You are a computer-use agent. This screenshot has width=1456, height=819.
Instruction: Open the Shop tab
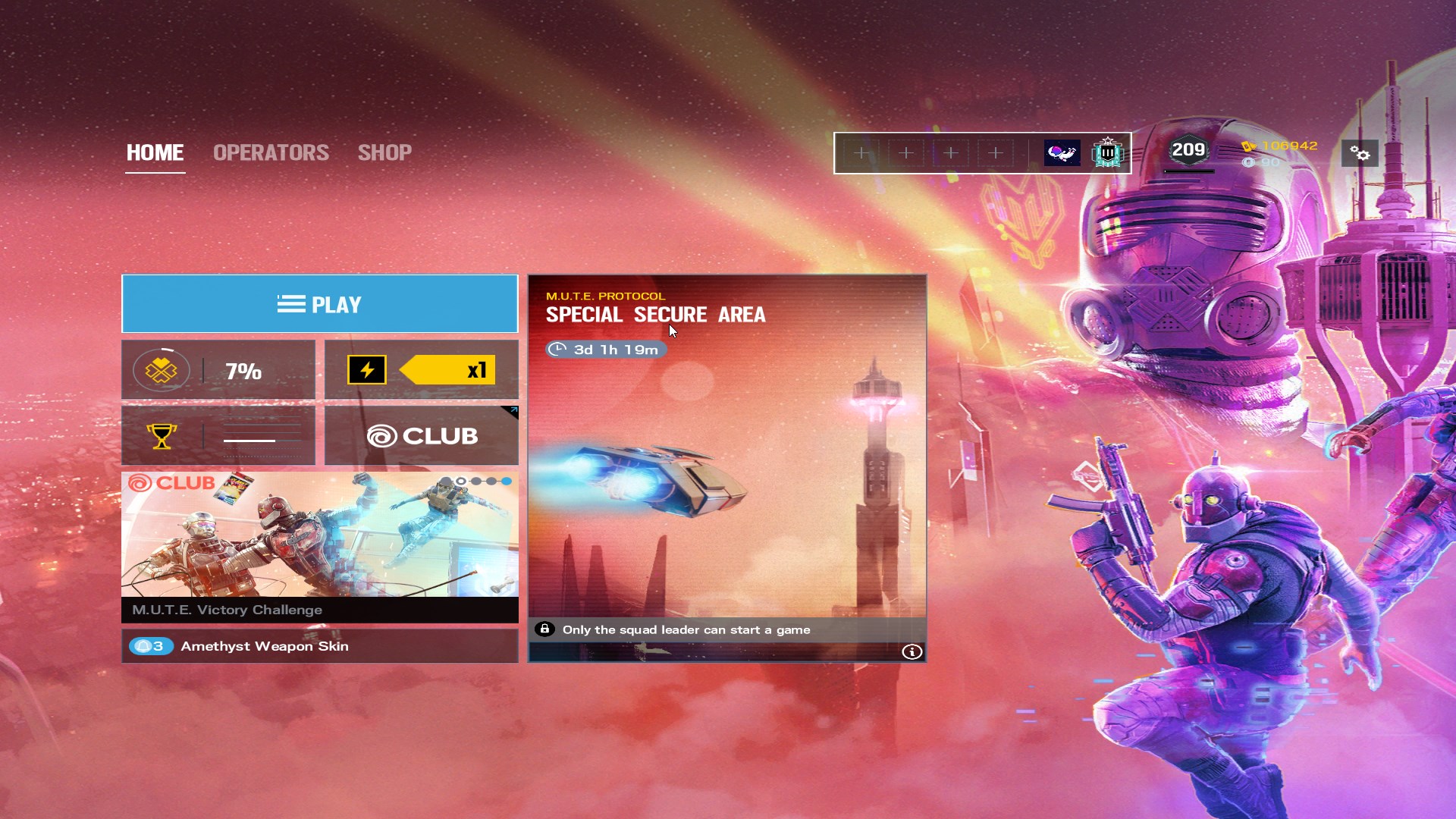[384, 152]
